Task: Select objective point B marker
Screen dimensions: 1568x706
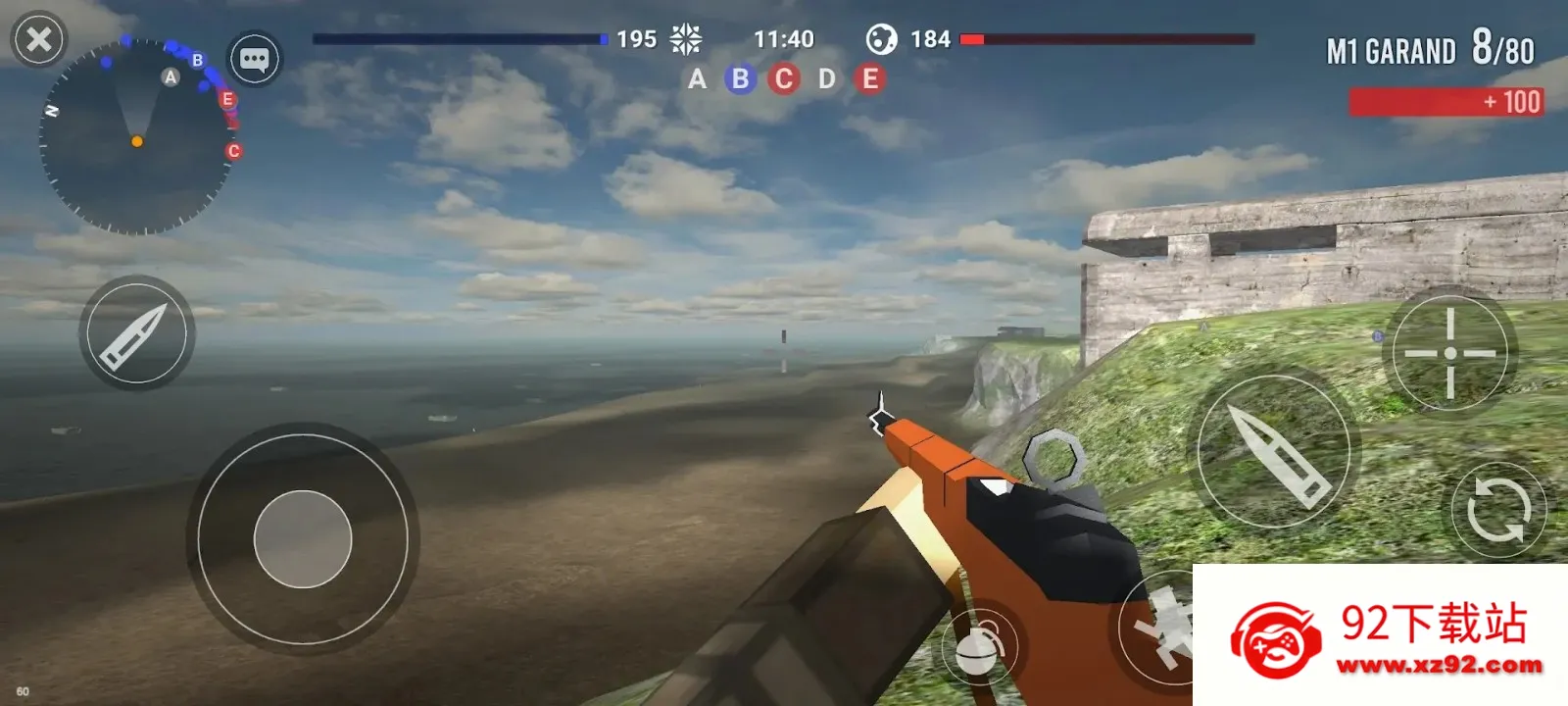Action: click(x=740, y=79)
